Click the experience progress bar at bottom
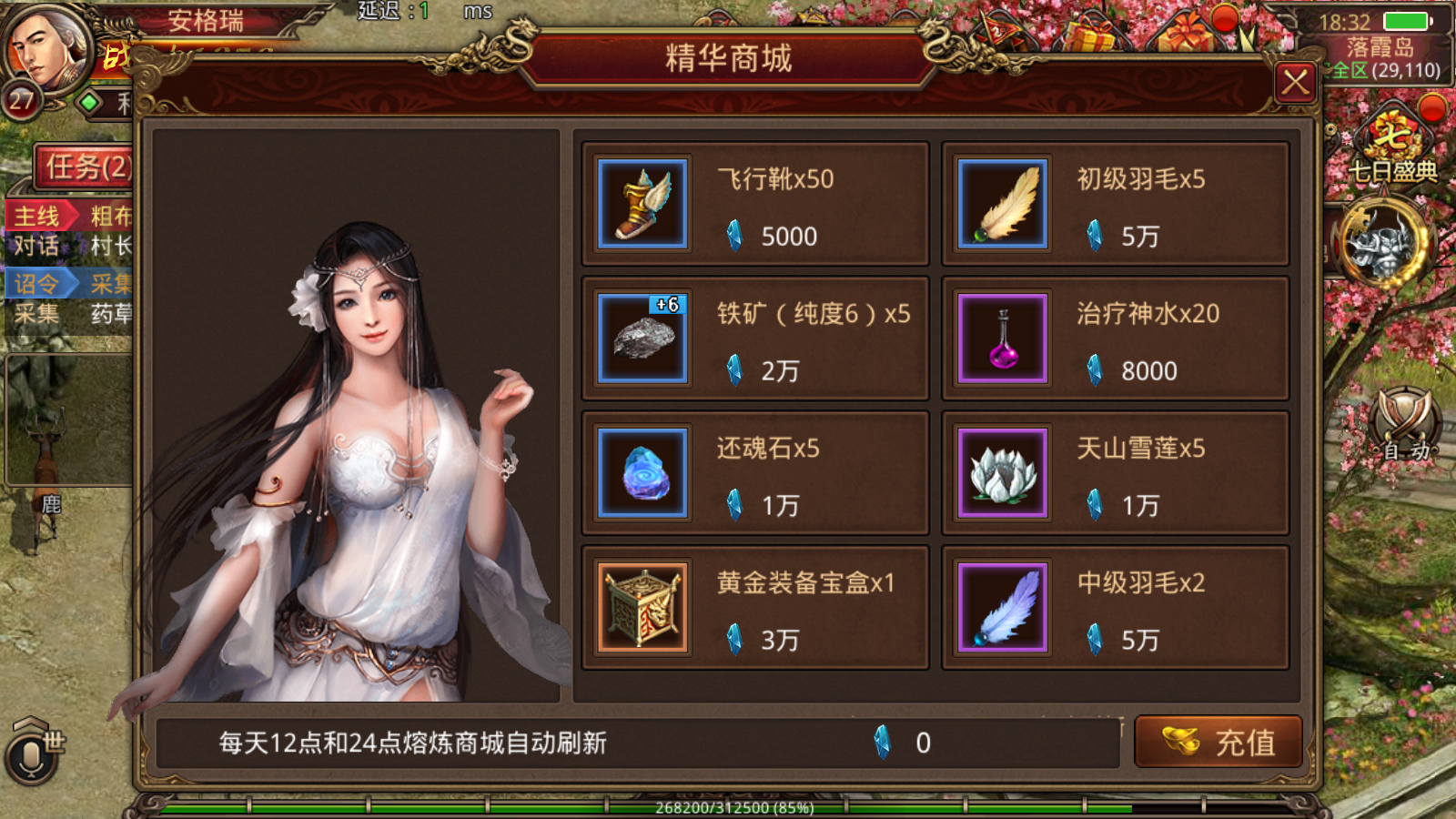 click(728, 806)
